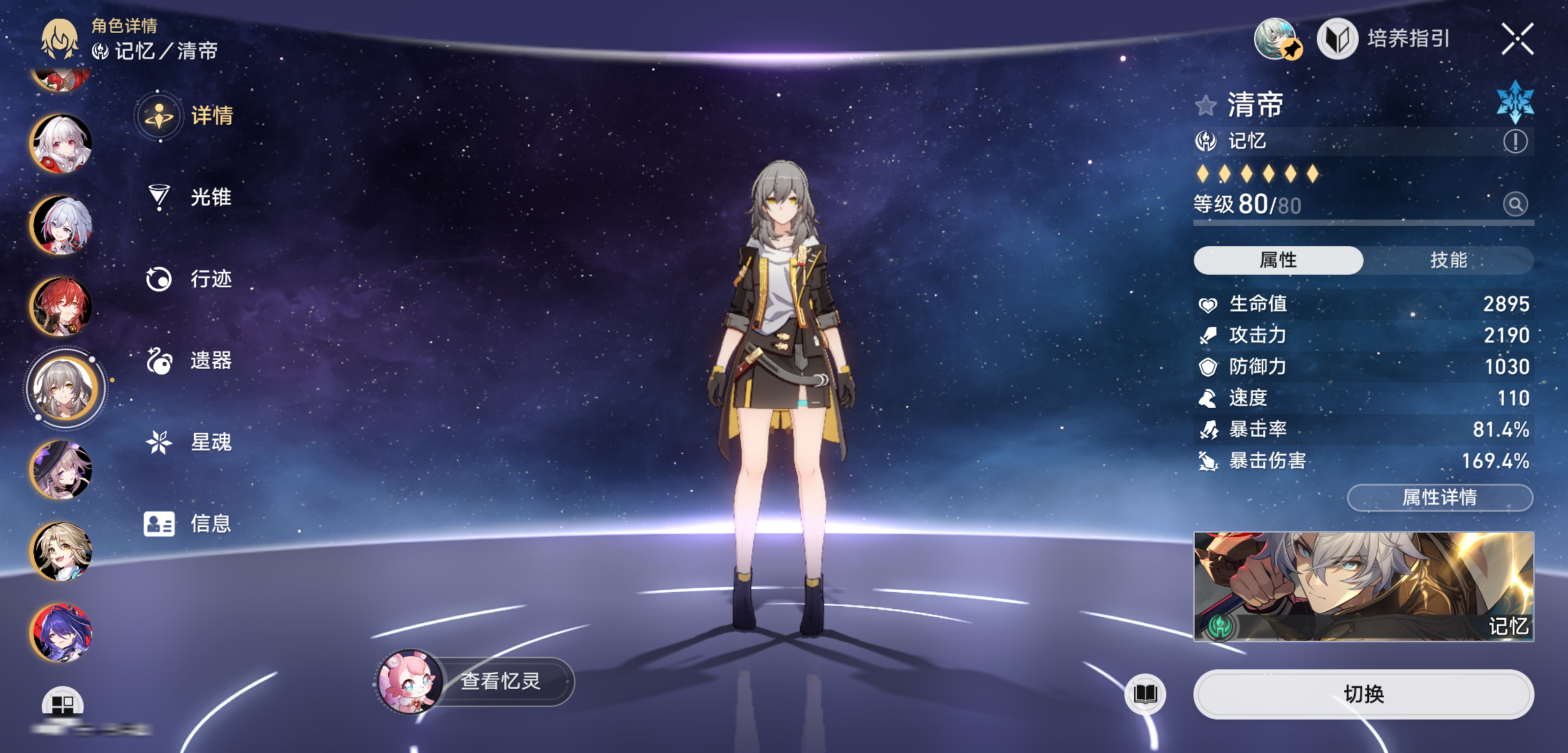Image resolution: width=1568 pixels, height=753 pixels.
Task: Choose the red-haired character portrait
Action: click(x=62, y=307)
